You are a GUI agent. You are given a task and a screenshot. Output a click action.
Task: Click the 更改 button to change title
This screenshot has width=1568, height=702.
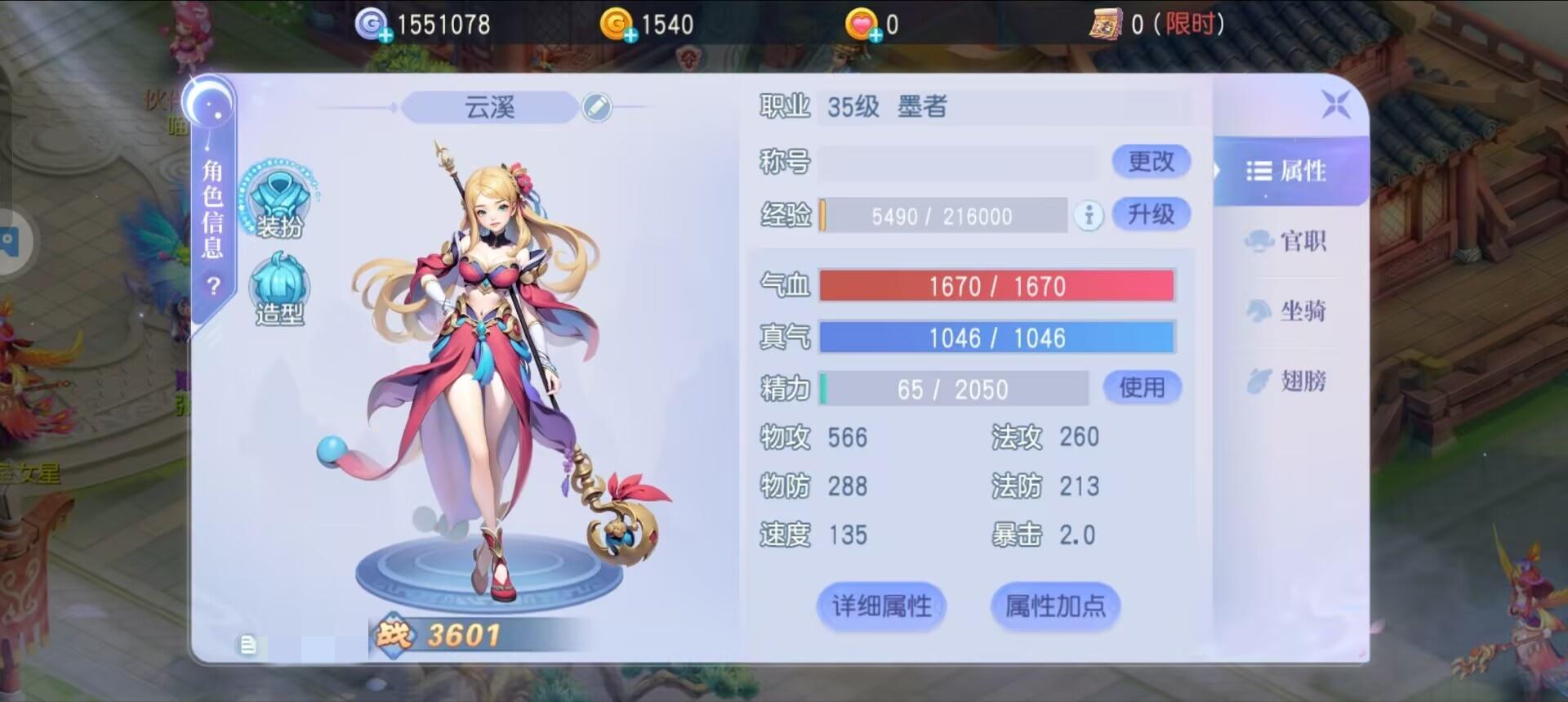[x=1151, y=161]
